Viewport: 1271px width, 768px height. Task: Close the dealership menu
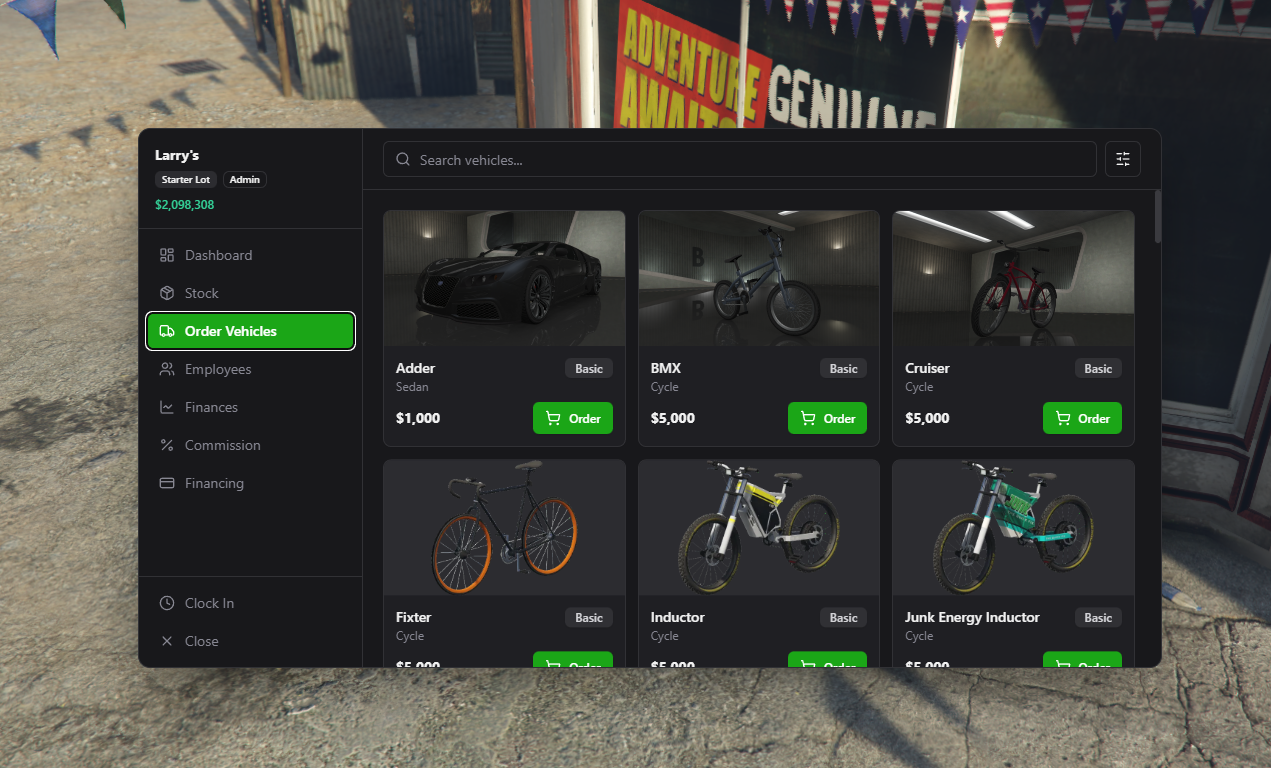(201, 641)
